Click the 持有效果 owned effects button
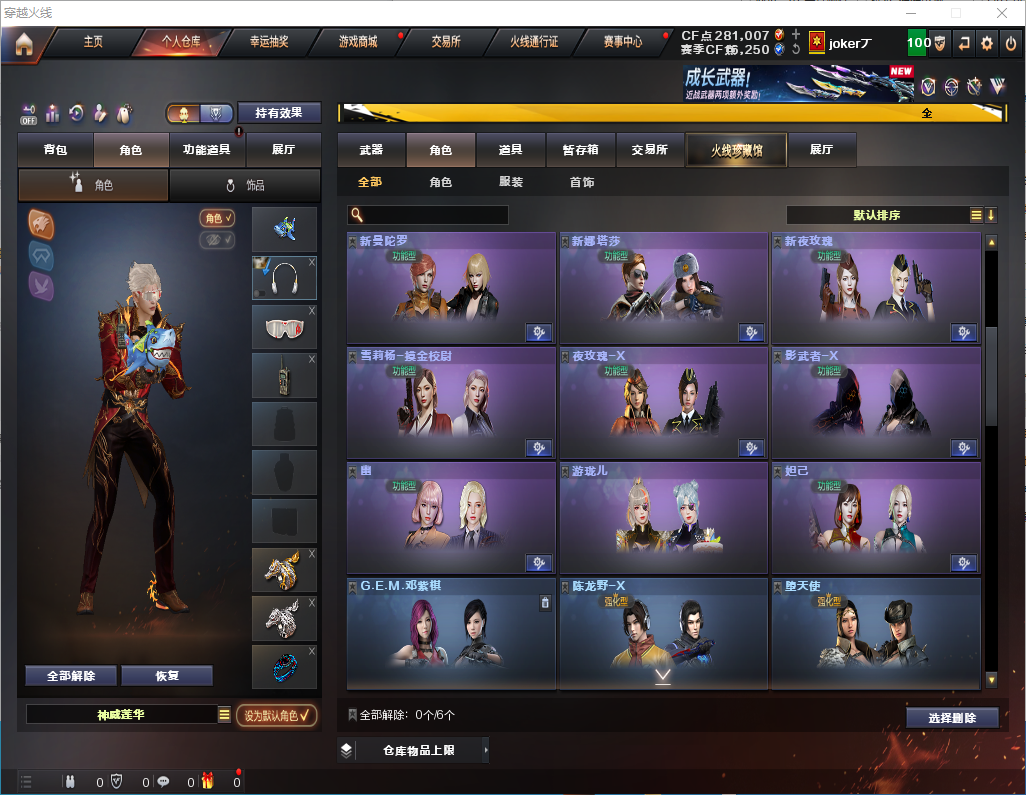Image resolution: width=1026 pixels, height=795 pixels. coord(279,113)
